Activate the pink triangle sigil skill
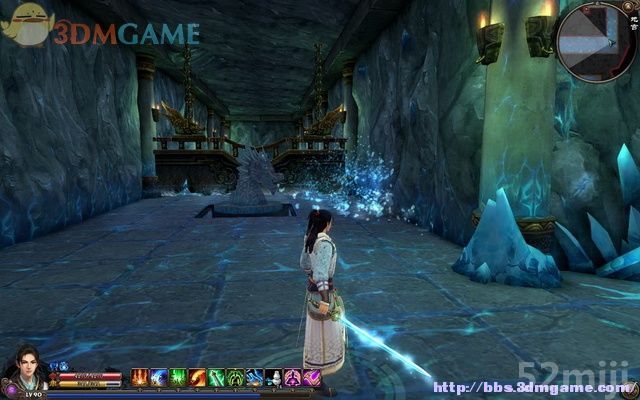Image resolution: width=640 pixels, height=400 pixels. point(292,377)
